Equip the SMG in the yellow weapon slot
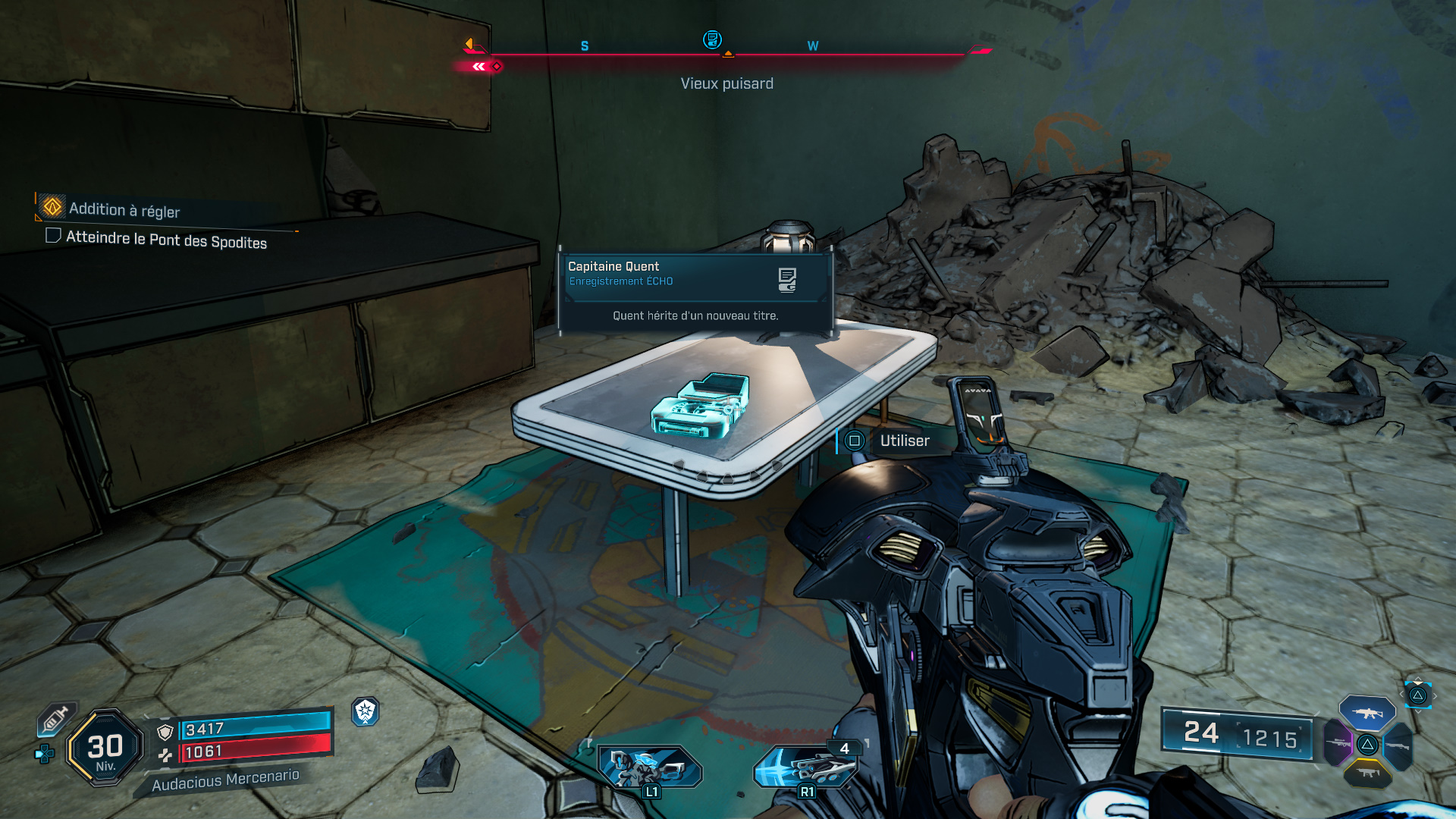This screenshot has width=1456, height=819. (1367, 773)
